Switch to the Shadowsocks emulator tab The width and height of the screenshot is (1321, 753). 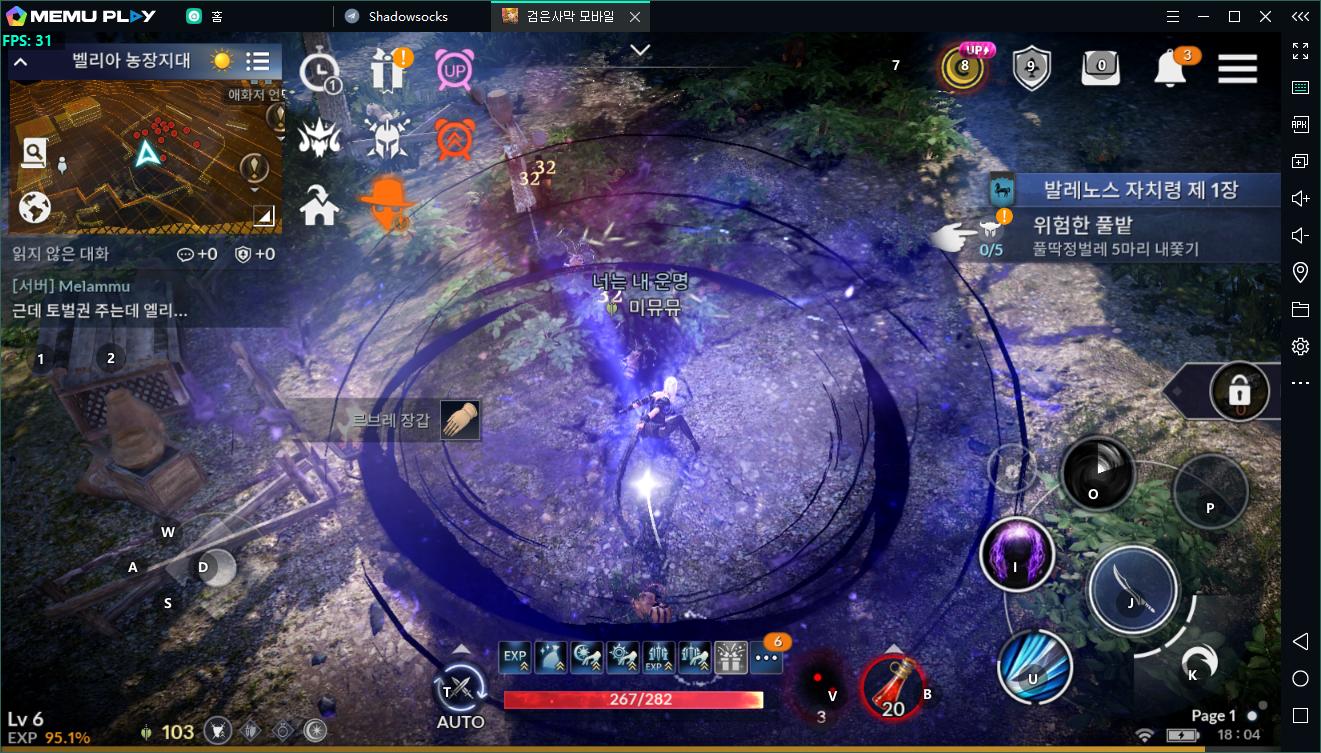point(408,16)
